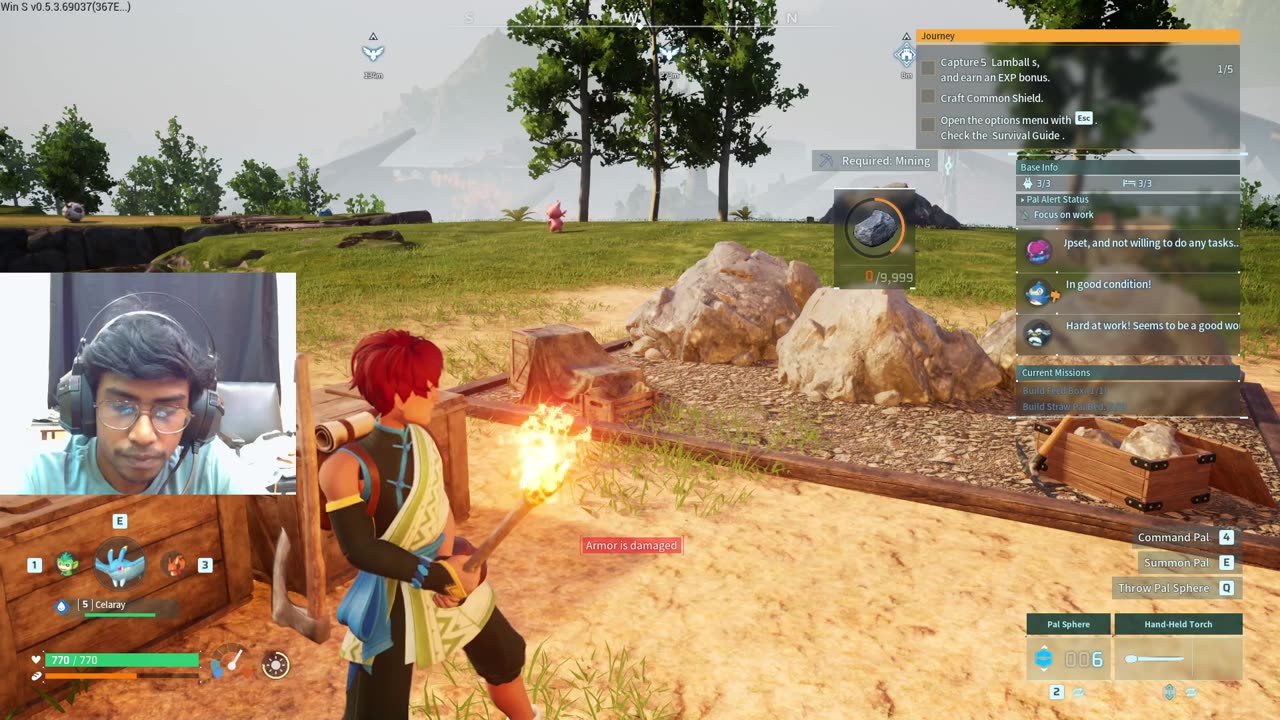
Task: Click the Command Pal label
Action: click(x=1172, y=538)
